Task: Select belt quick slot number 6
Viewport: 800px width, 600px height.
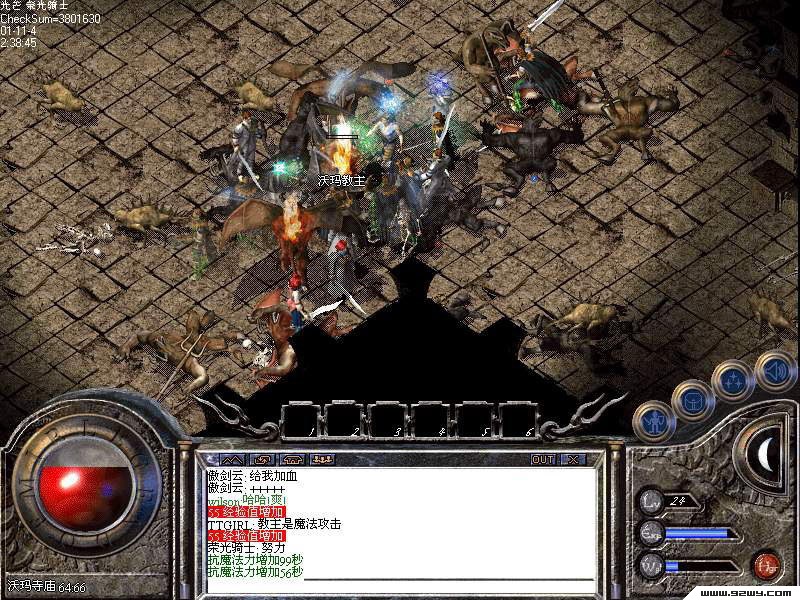Action: [x=519, y=419]
